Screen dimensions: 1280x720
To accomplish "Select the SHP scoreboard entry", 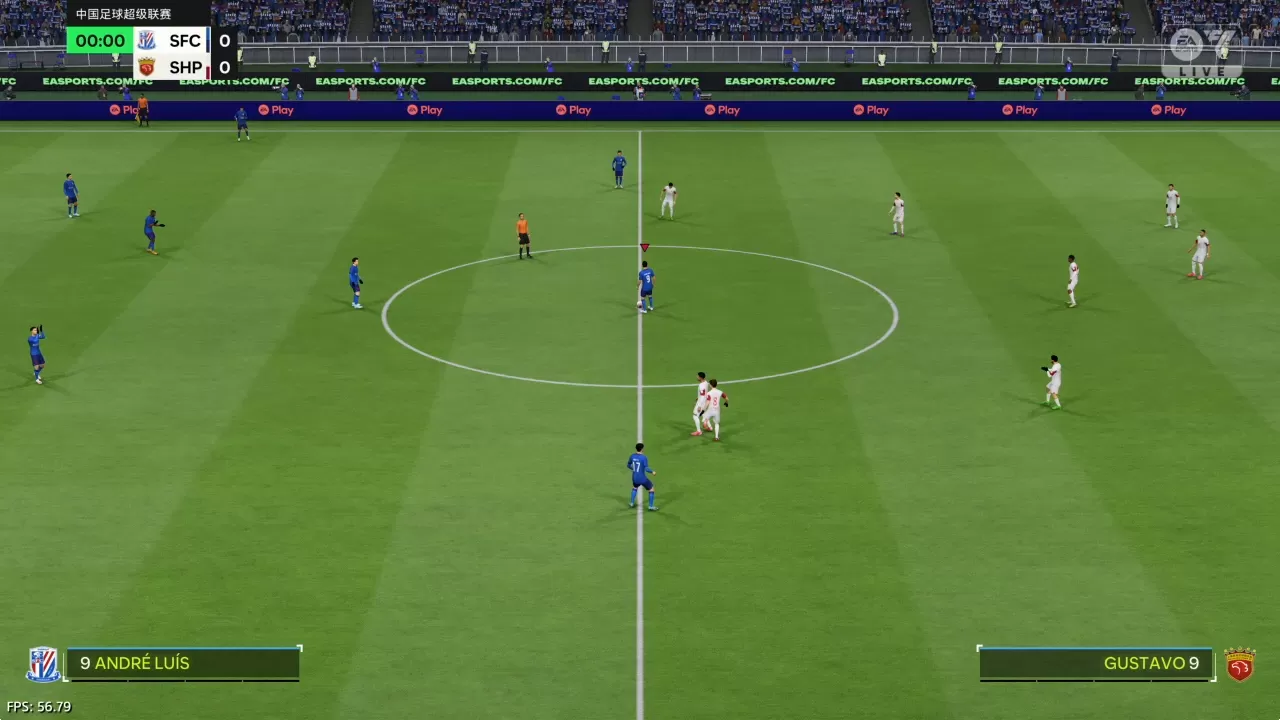I will (185, 67).
